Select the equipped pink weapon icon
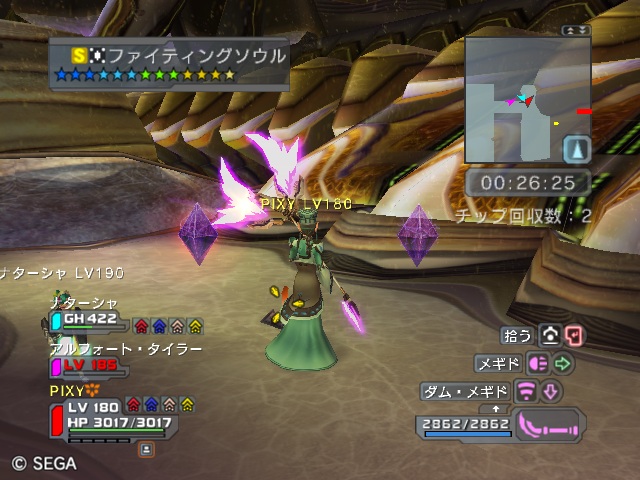 coord(546,425)
